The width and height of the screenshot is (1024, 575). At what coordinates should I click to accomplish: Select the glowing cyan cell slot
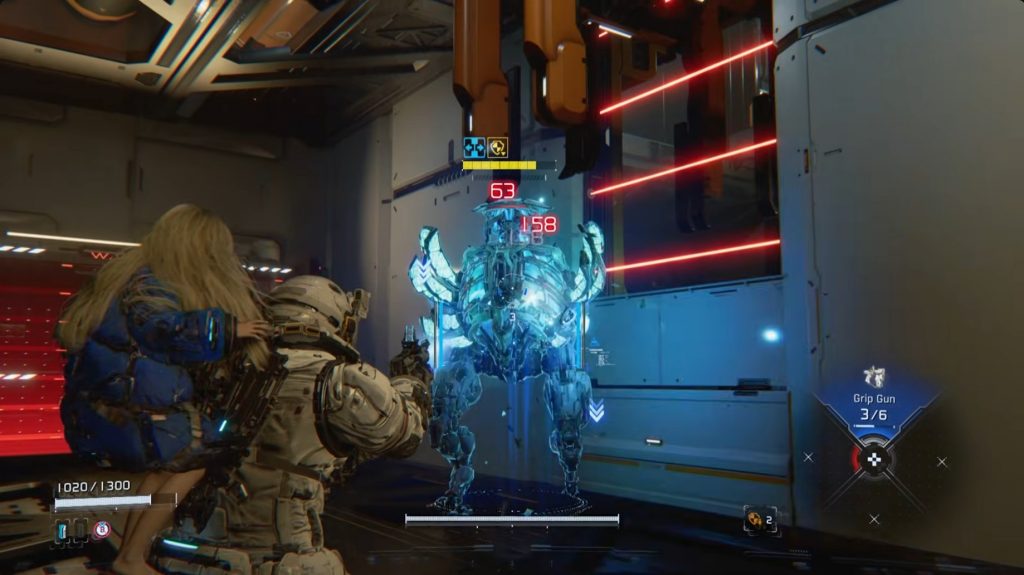62,530
